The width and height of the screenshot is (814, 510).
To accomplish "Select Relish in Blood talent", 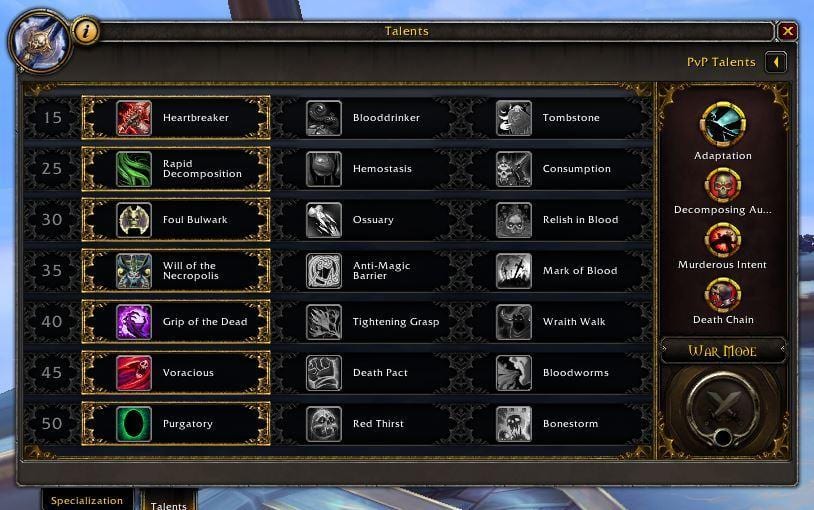I will pos(556,220).
